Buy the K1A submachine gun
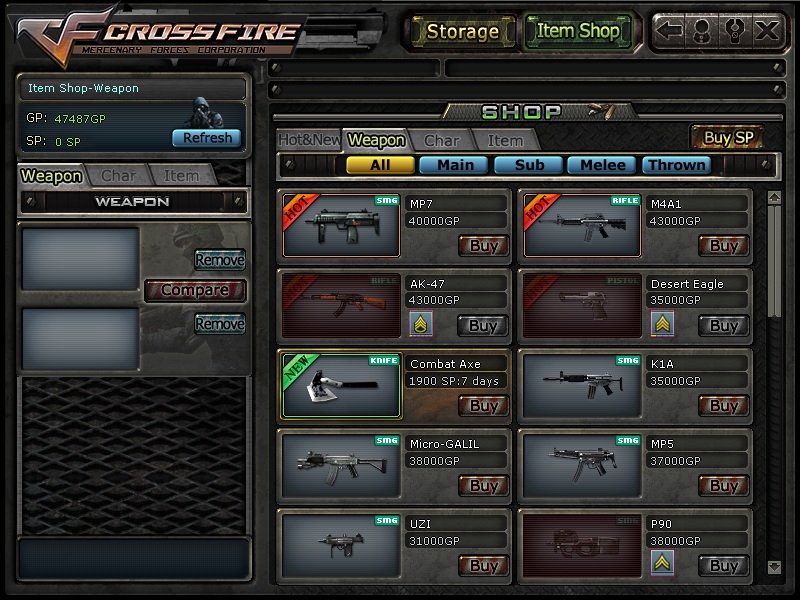Image resolution: width=800 pixels, height=600 pixels. pyautogui.click(x=724, y=405)
